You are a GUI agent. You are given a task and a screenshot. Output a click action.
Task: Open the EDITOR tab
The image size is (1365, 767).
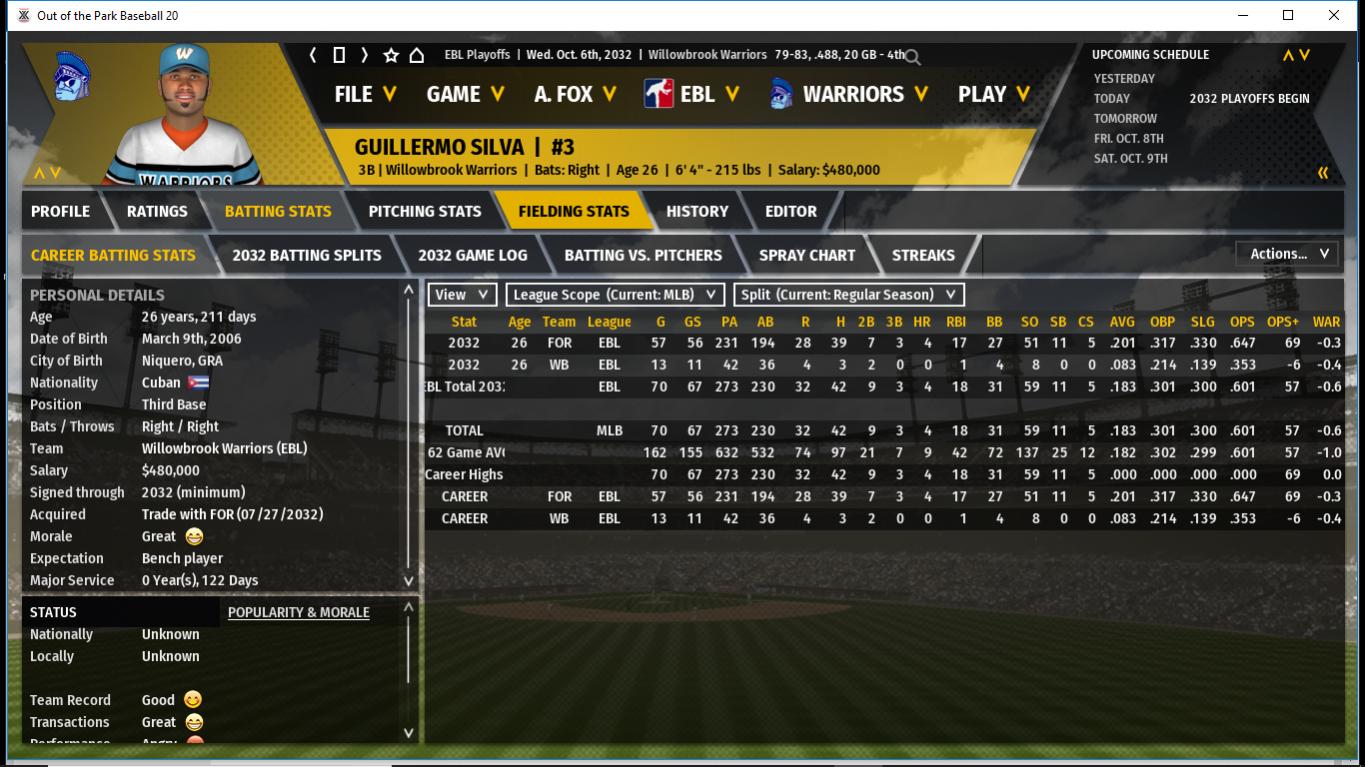coord(791,211)
